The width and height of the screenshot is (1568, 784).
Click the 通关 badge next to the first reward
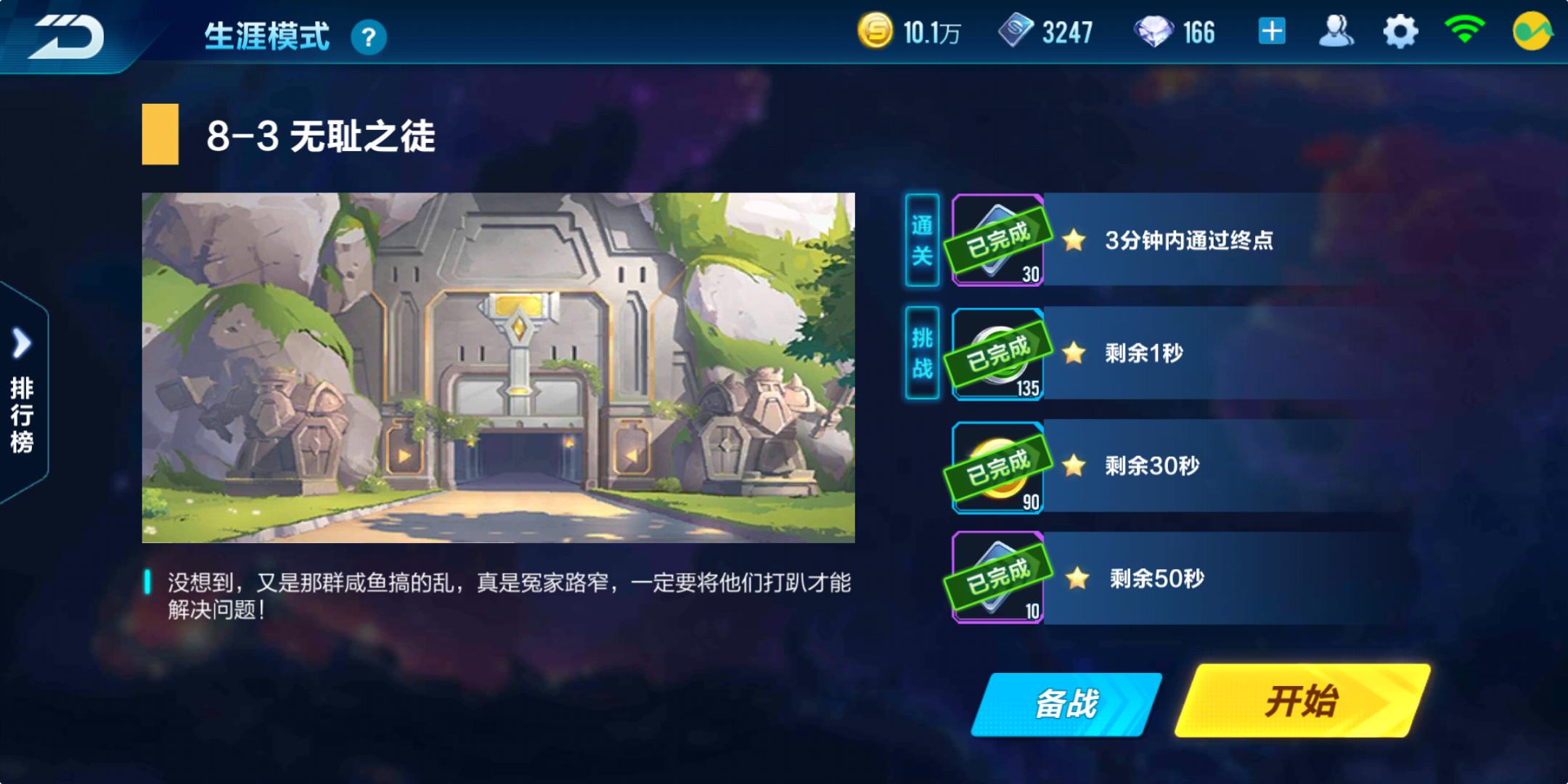coord(922,240)
